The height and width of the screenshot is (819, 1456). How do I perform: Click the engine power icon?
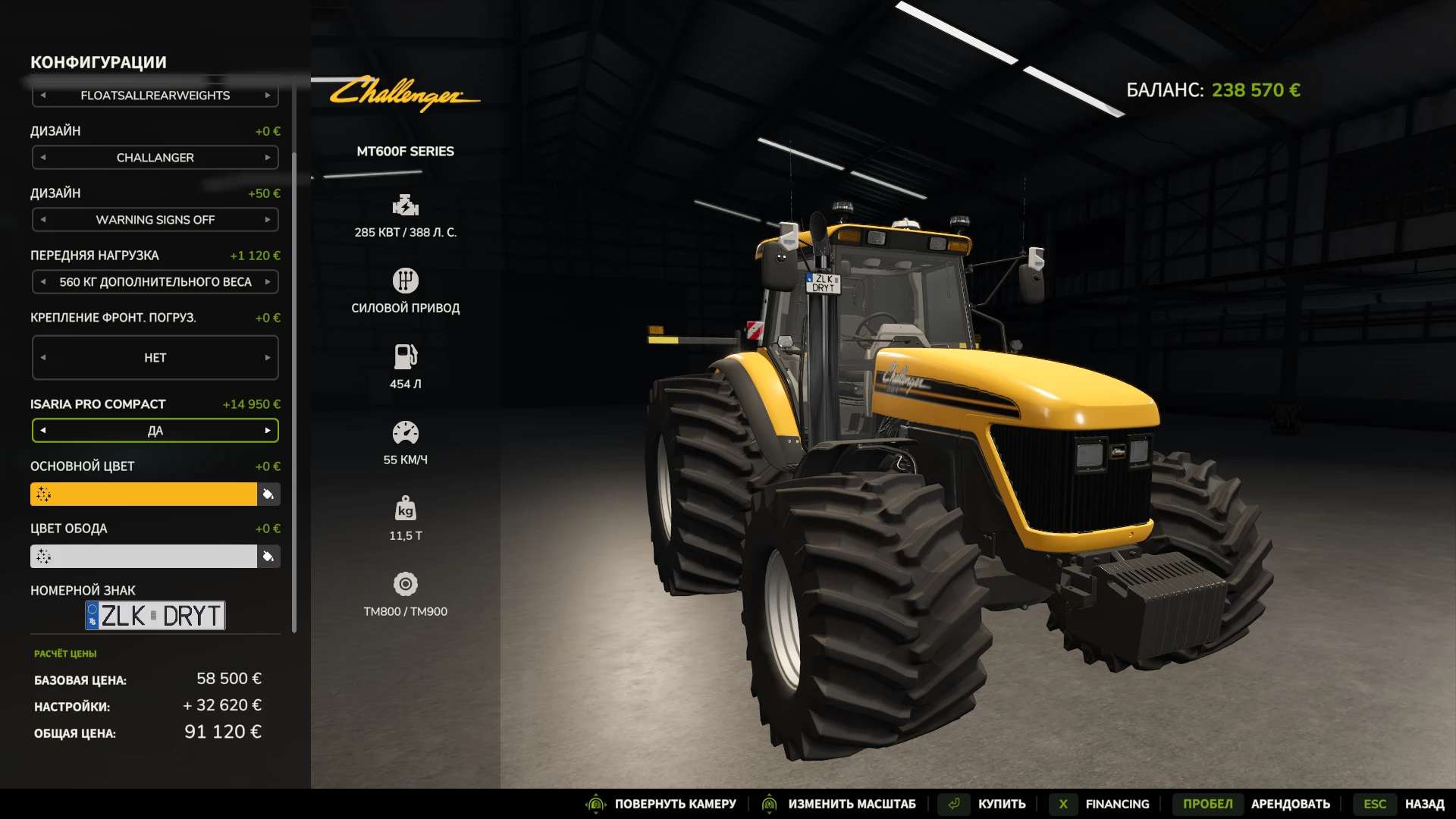click(406, 205)
